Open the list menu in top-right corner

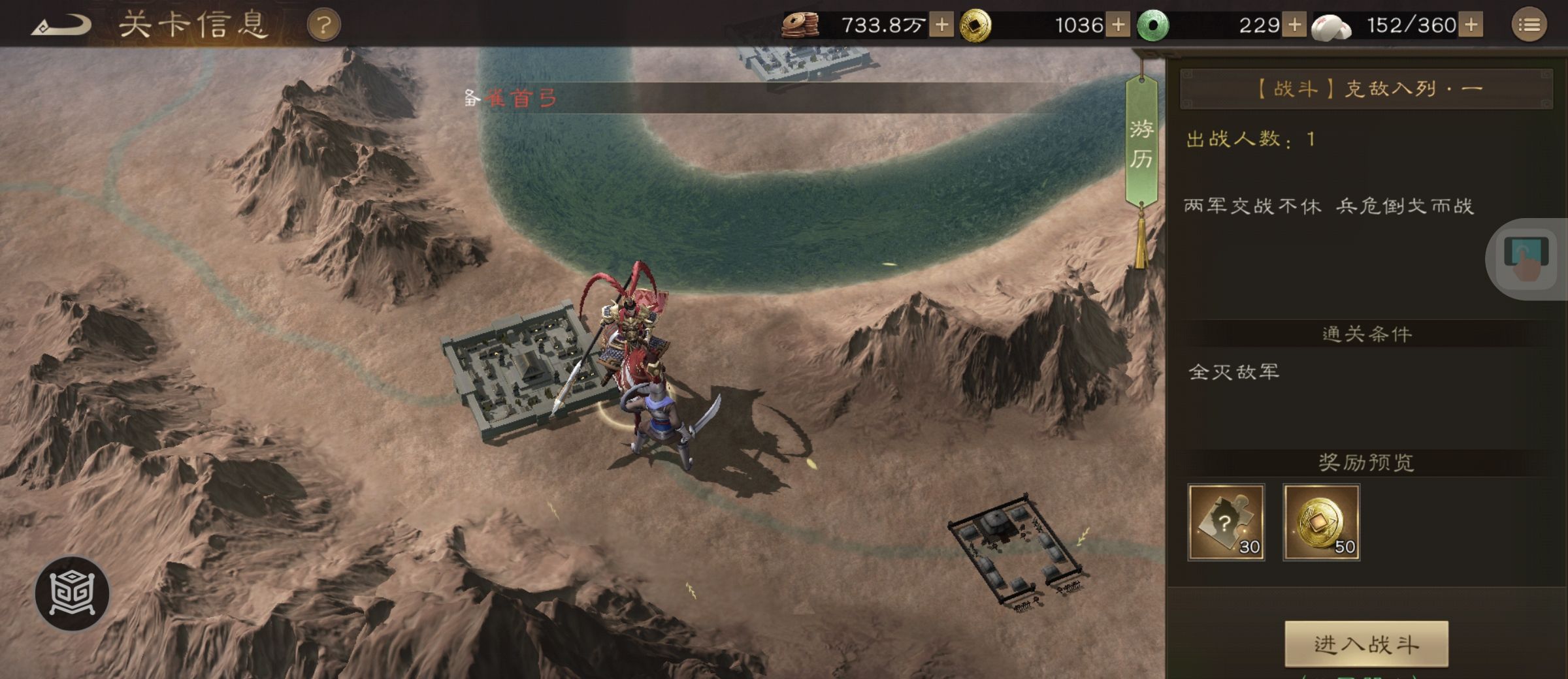1529,25
